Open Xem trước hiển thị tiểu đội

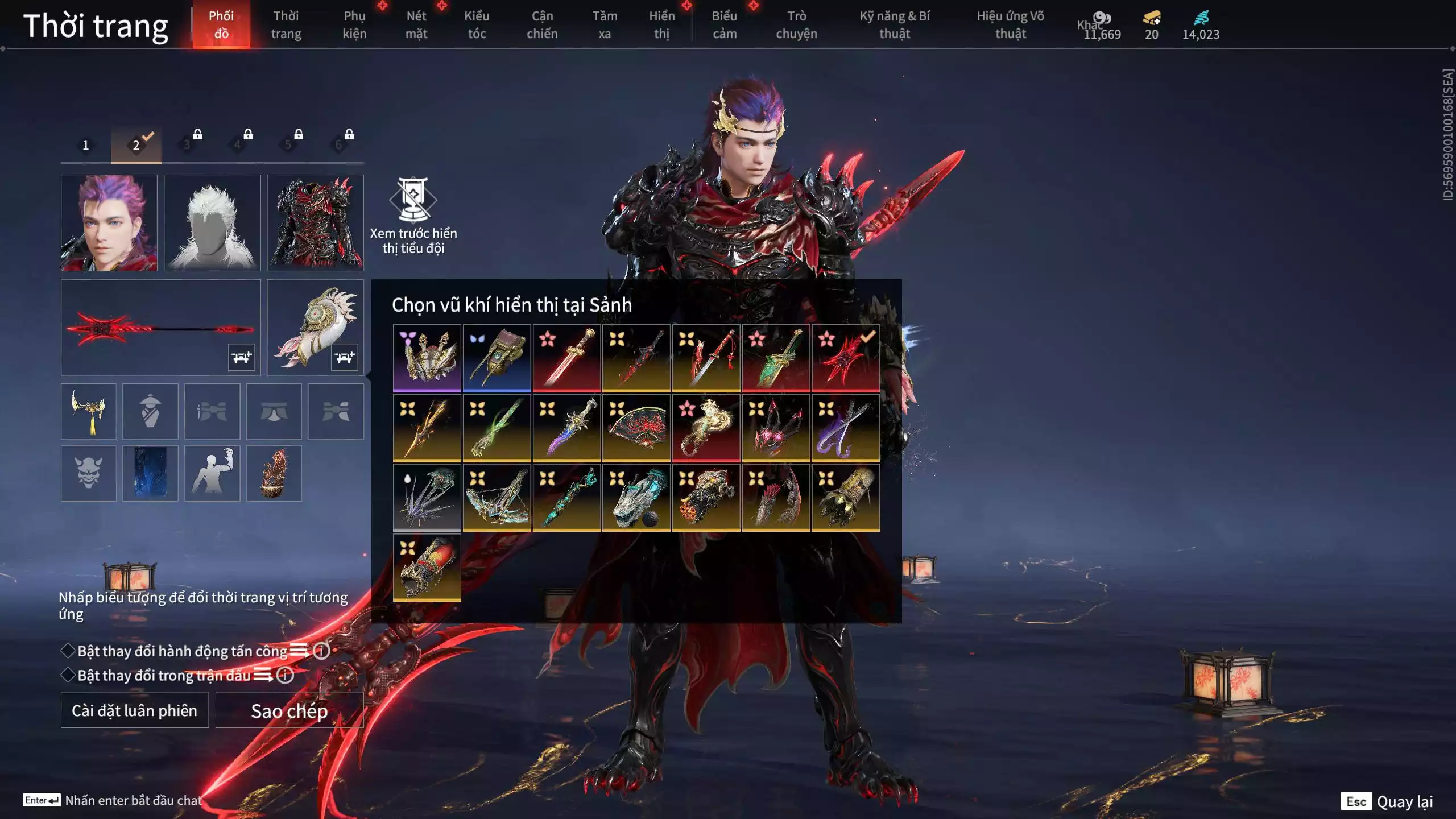pos(413,215)
